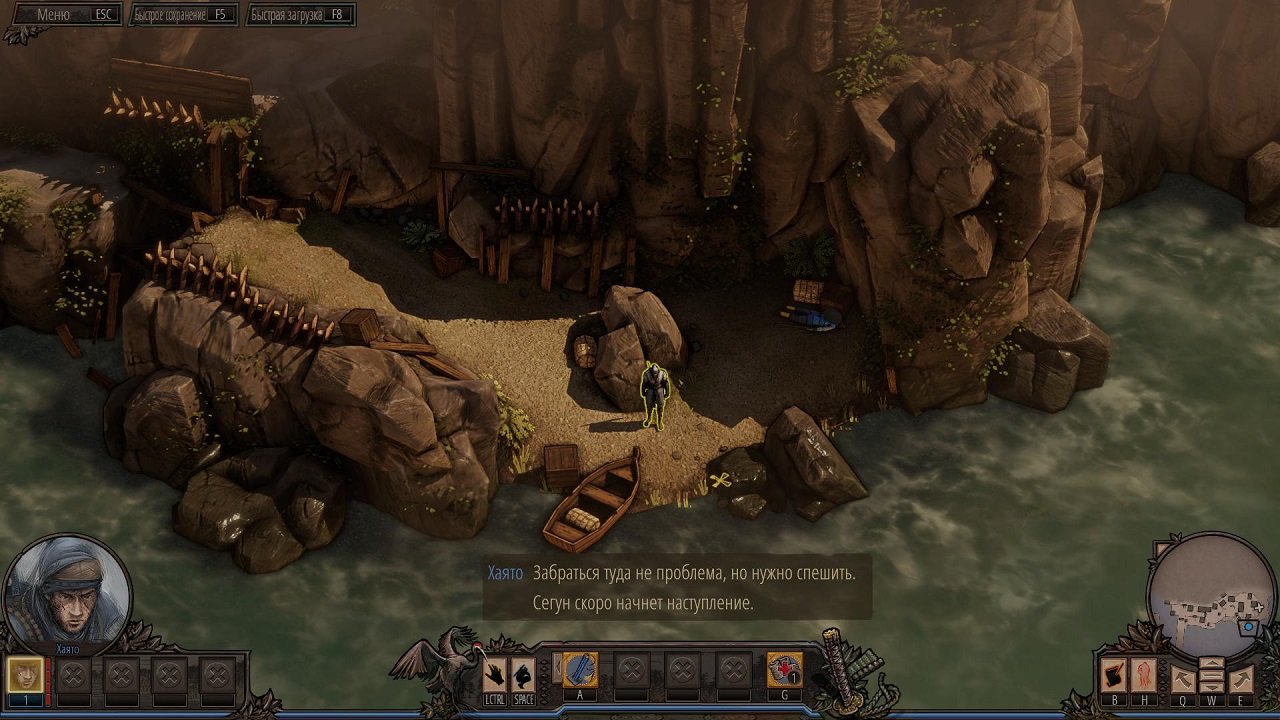Use the medkit item in slot G
Image resolution: width=1280 pixels, height=720 pixels.
[785, 669]
